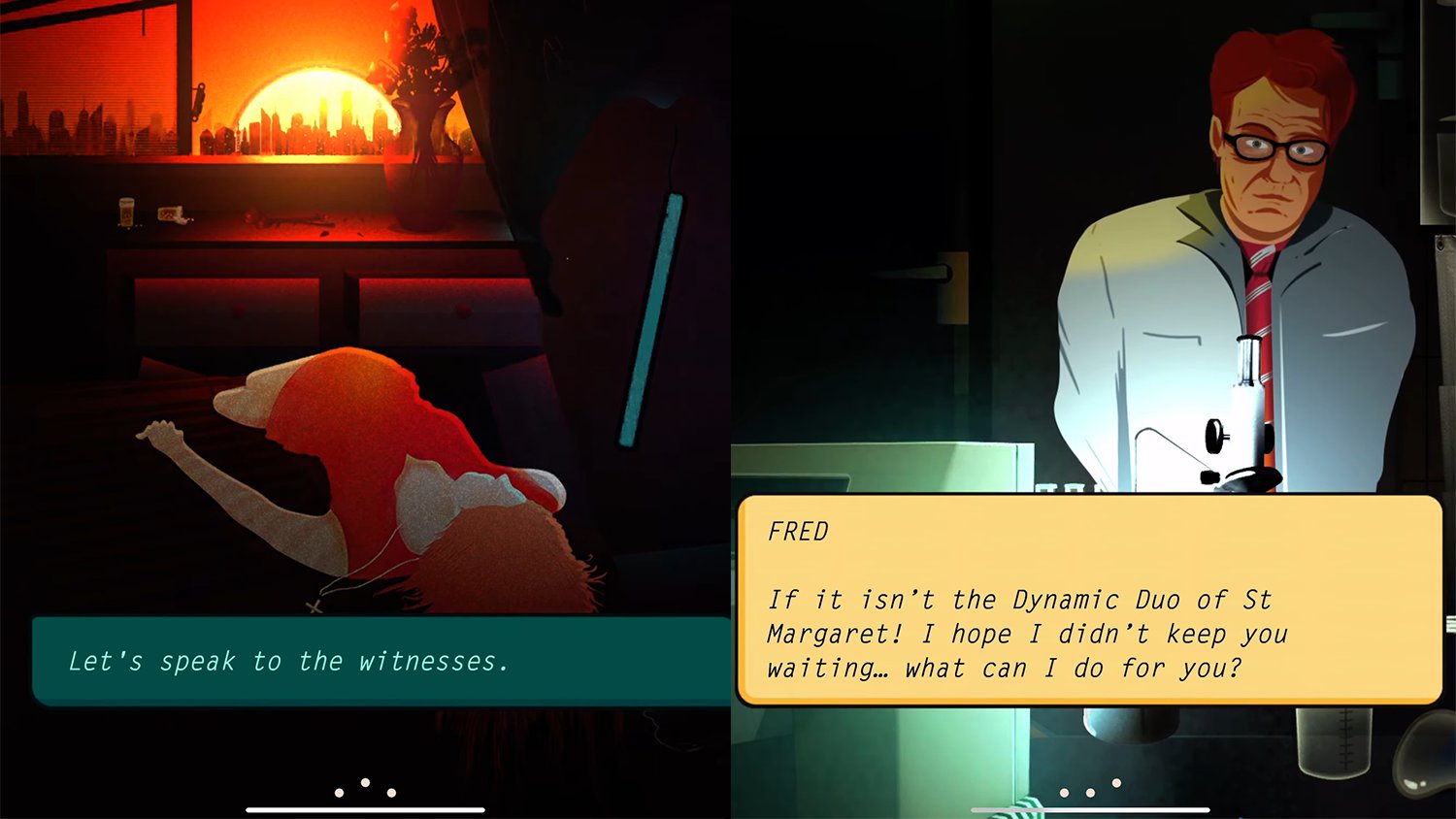
Task: Tap the left scene's middle navigation dot
Action: (x=365, y=782)
